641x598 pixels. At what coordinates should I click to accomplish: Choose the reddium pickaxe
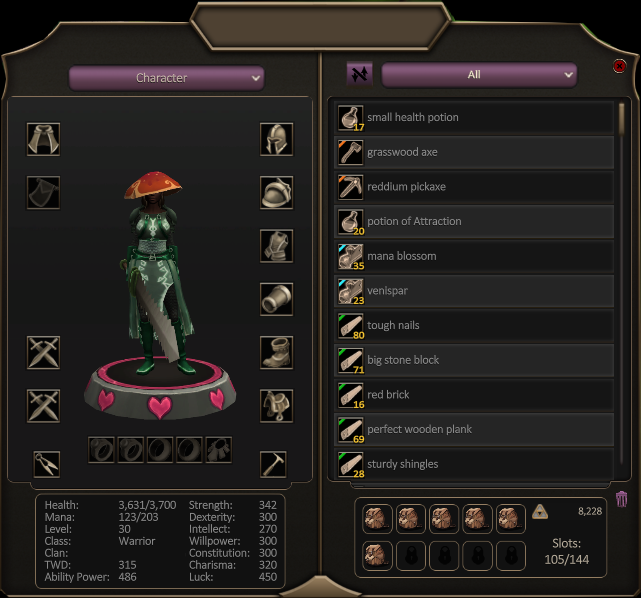click(475, 187)
